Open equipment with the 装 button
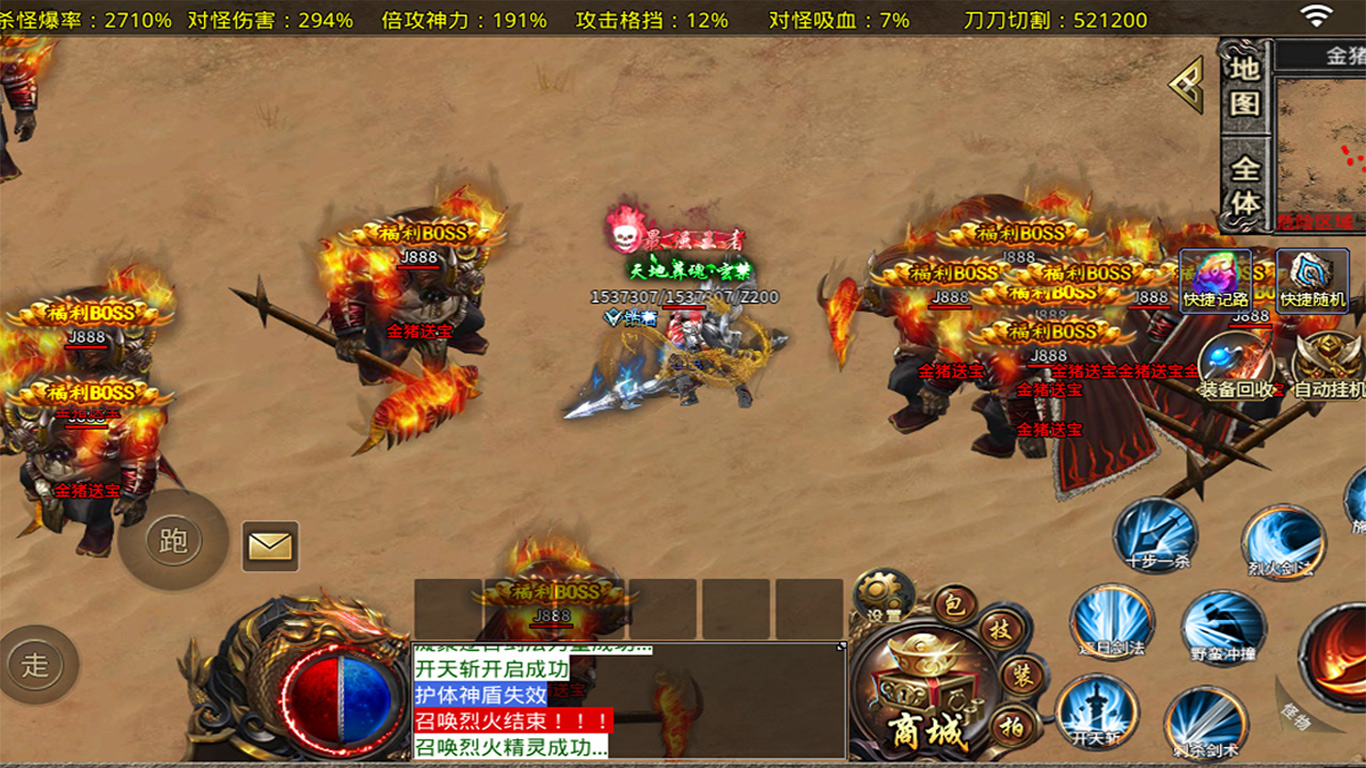 (1021, 674)
